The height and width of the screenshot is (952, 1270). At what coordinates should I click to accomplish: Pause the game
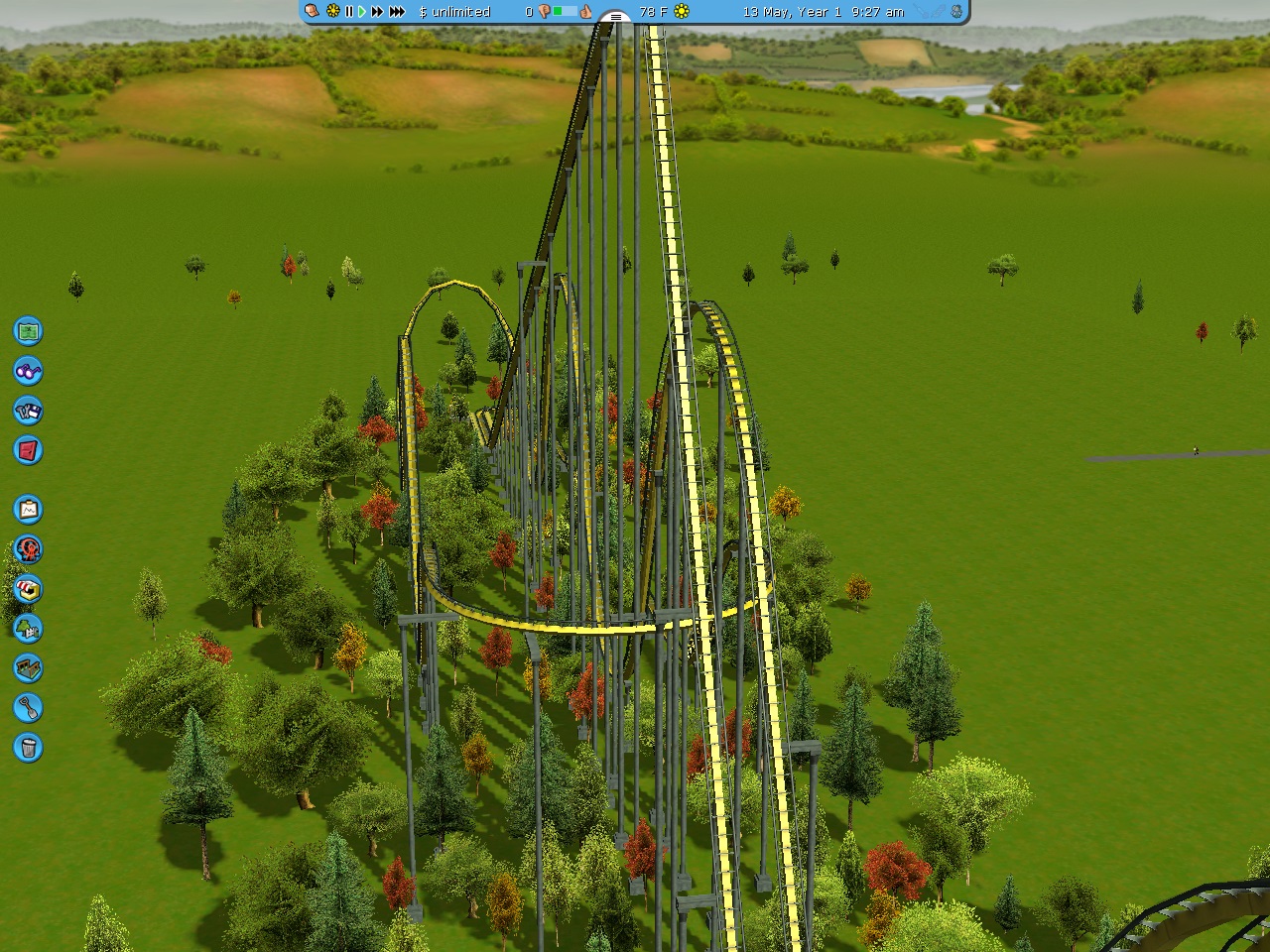[x=349, y=12]
